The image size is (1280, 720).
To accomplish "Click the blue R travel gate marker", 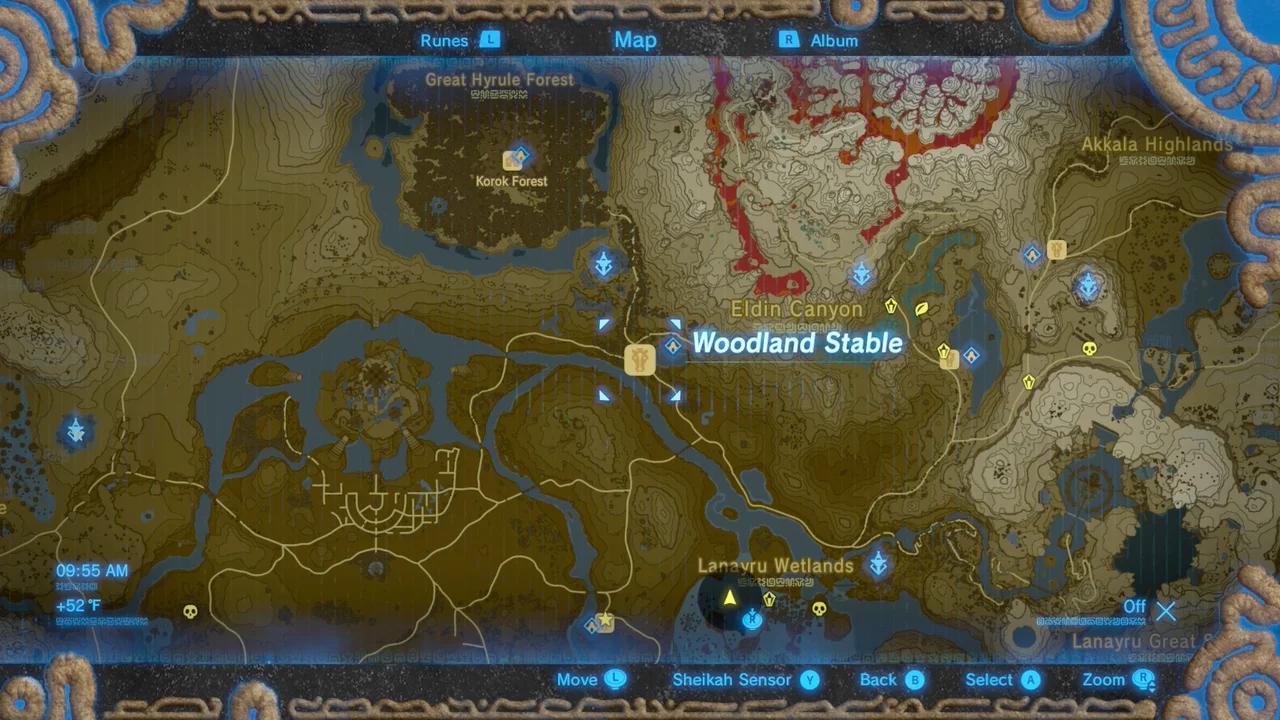I will 751,619.
